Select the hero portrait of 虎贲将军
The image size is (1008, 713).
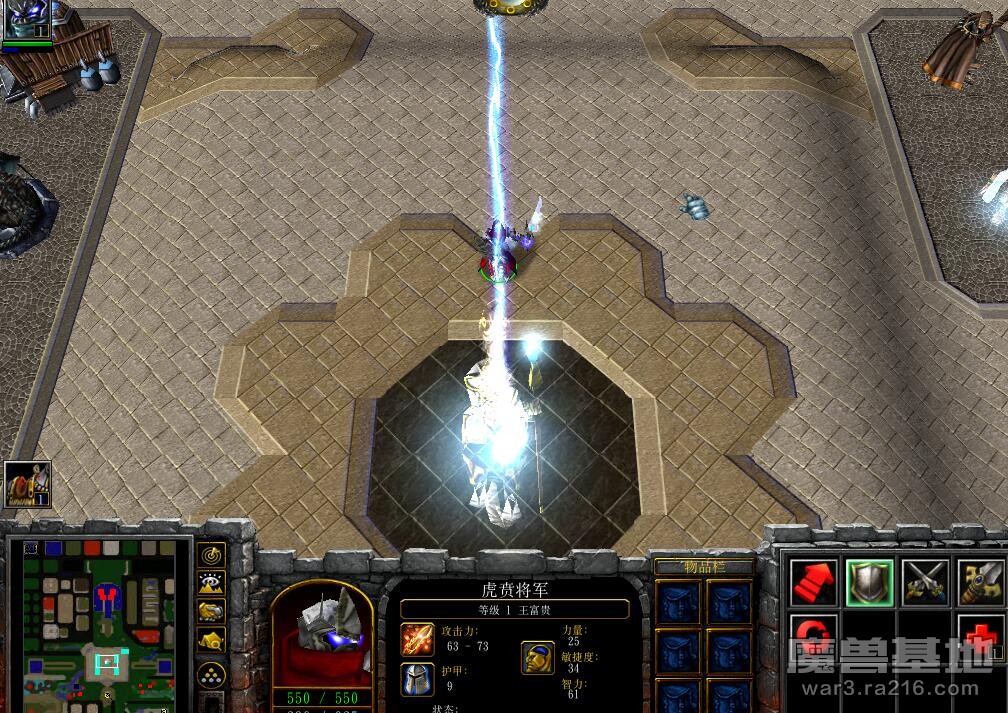(x=322, y=632)
